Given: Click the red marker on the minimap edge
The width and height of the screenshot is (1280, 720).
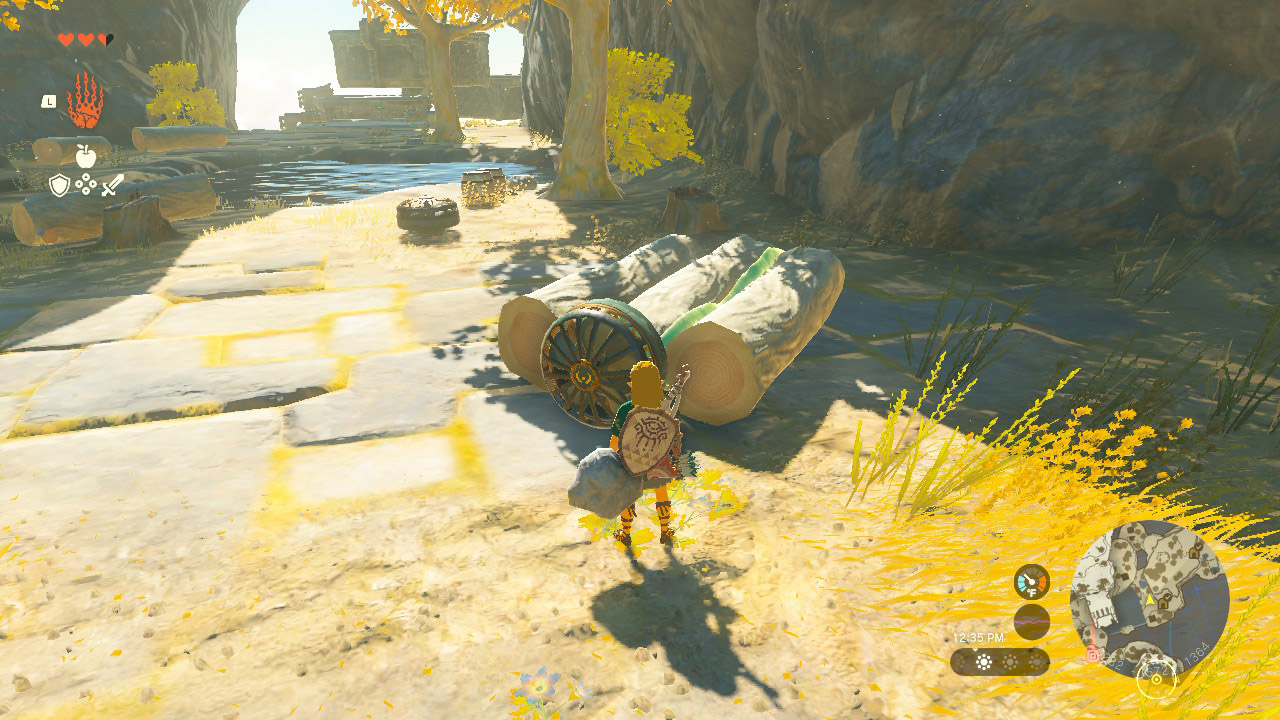Looking at the screenshot, I should (1092, 657).
